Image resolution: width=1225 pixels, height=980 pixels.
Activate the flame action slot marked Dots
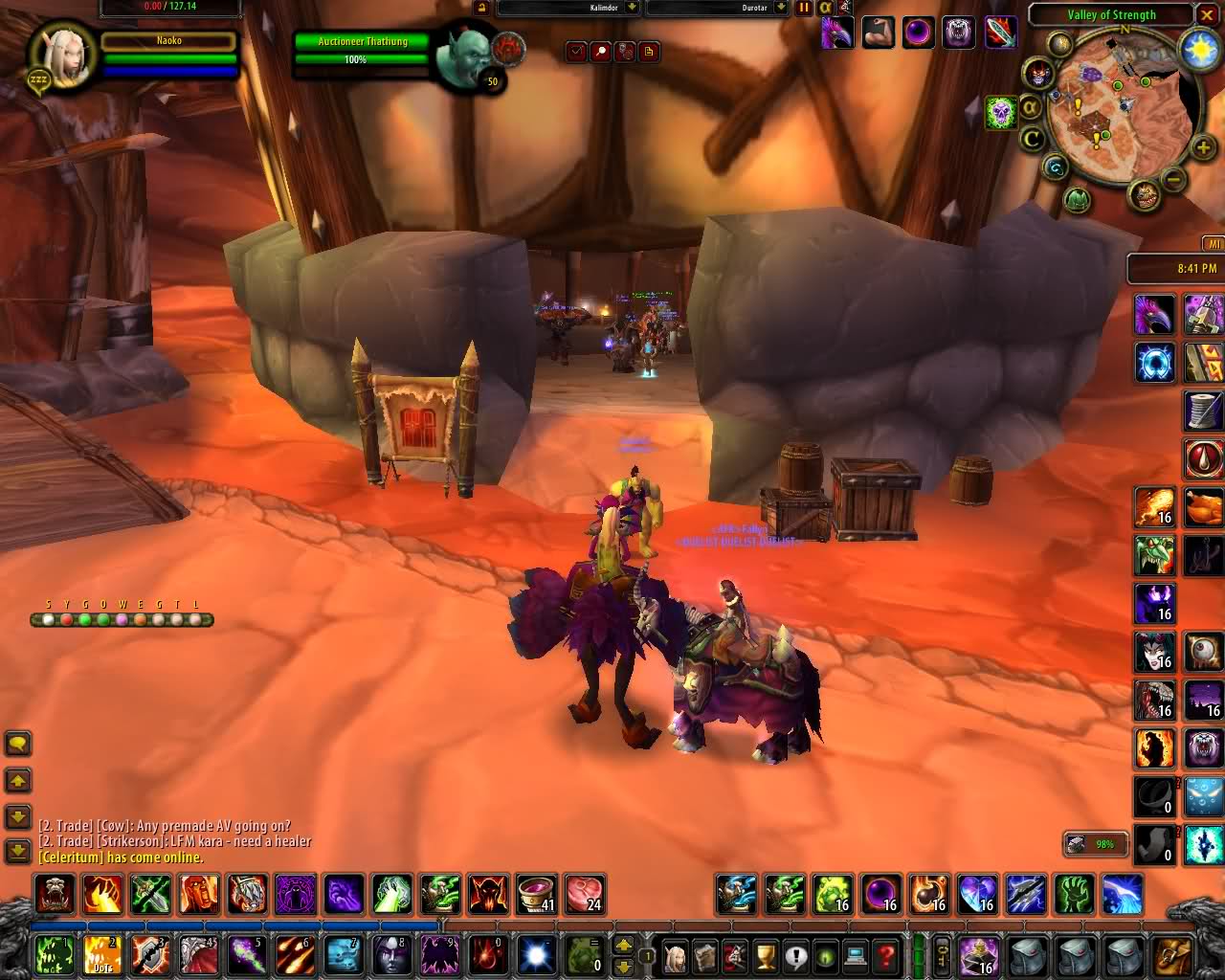102,955
